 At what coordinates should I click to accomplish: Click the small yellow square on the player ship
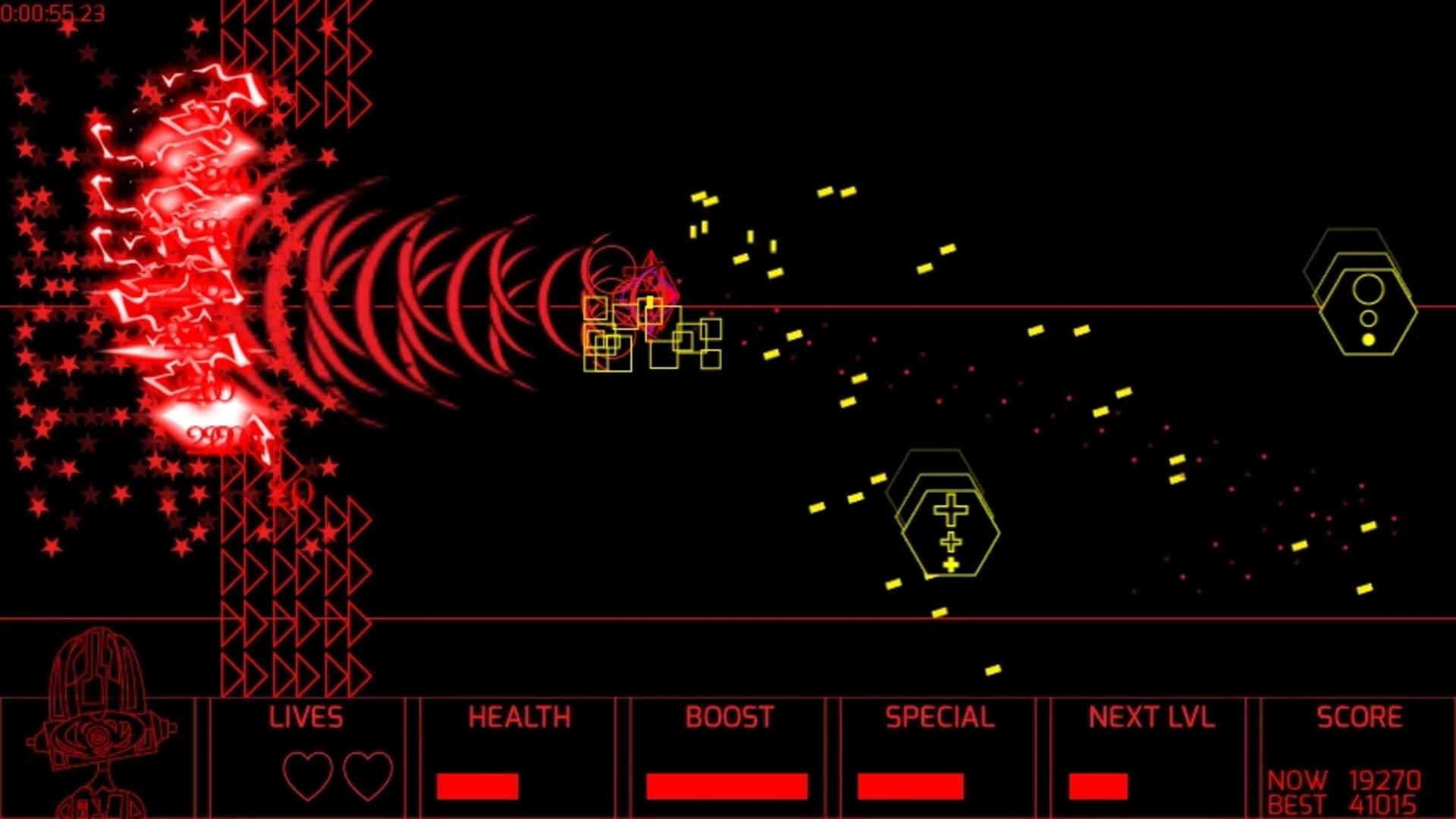tap(648, 300)
